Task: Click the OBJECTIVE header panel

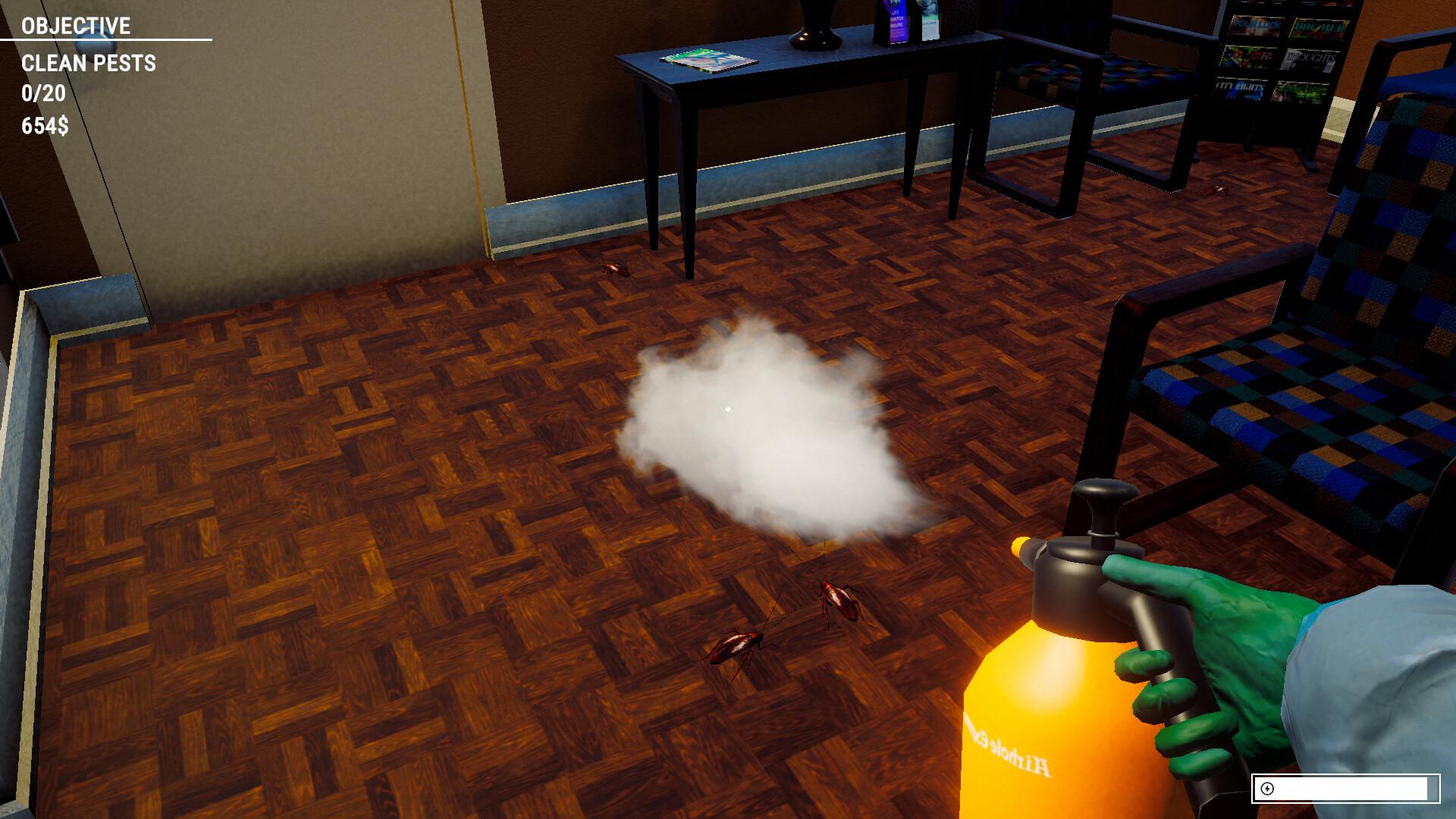Action: (x=76, y=27)
